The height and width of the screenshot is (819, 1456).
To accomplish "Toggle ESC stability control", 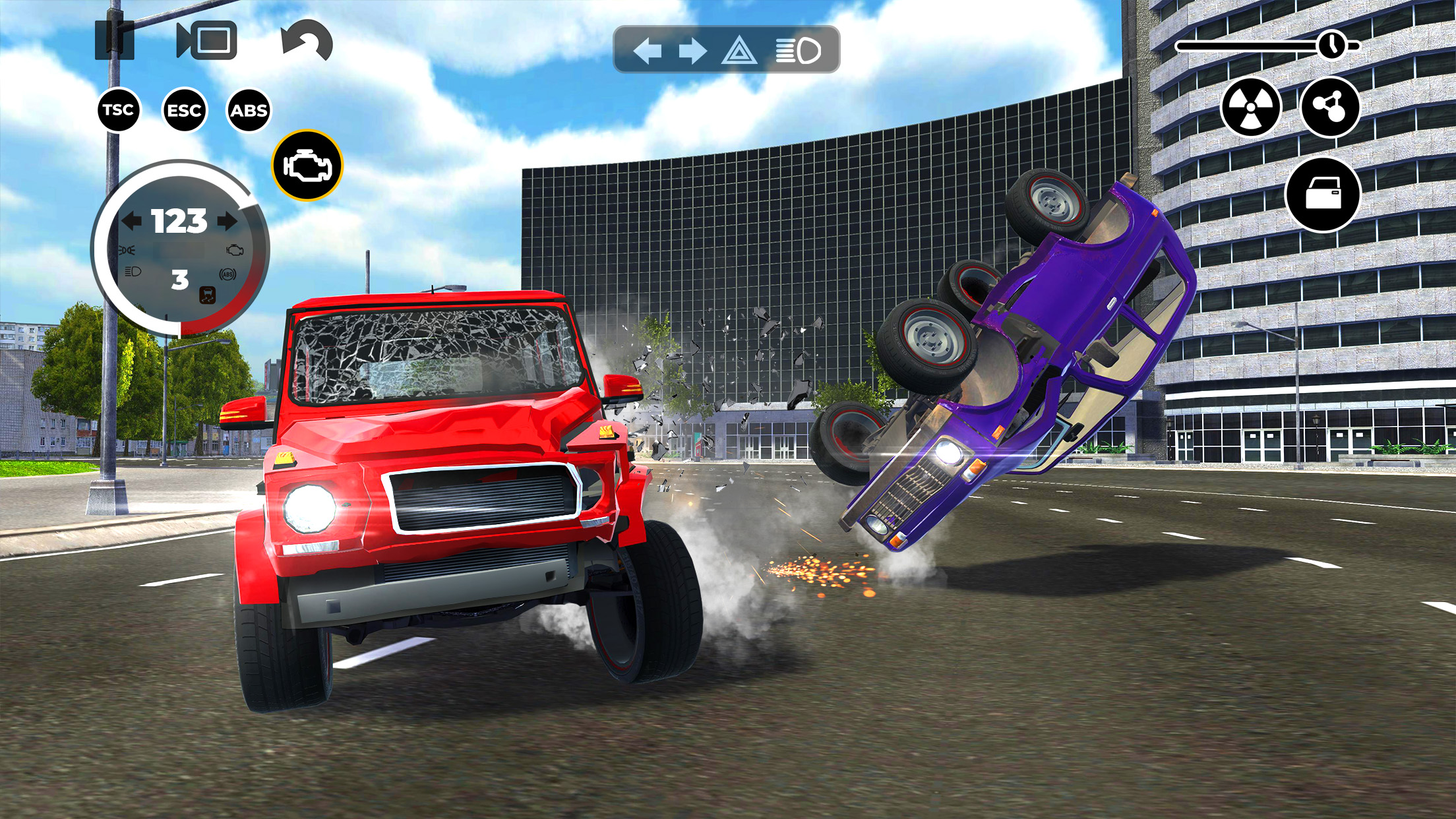I will [x=185, y=109].
